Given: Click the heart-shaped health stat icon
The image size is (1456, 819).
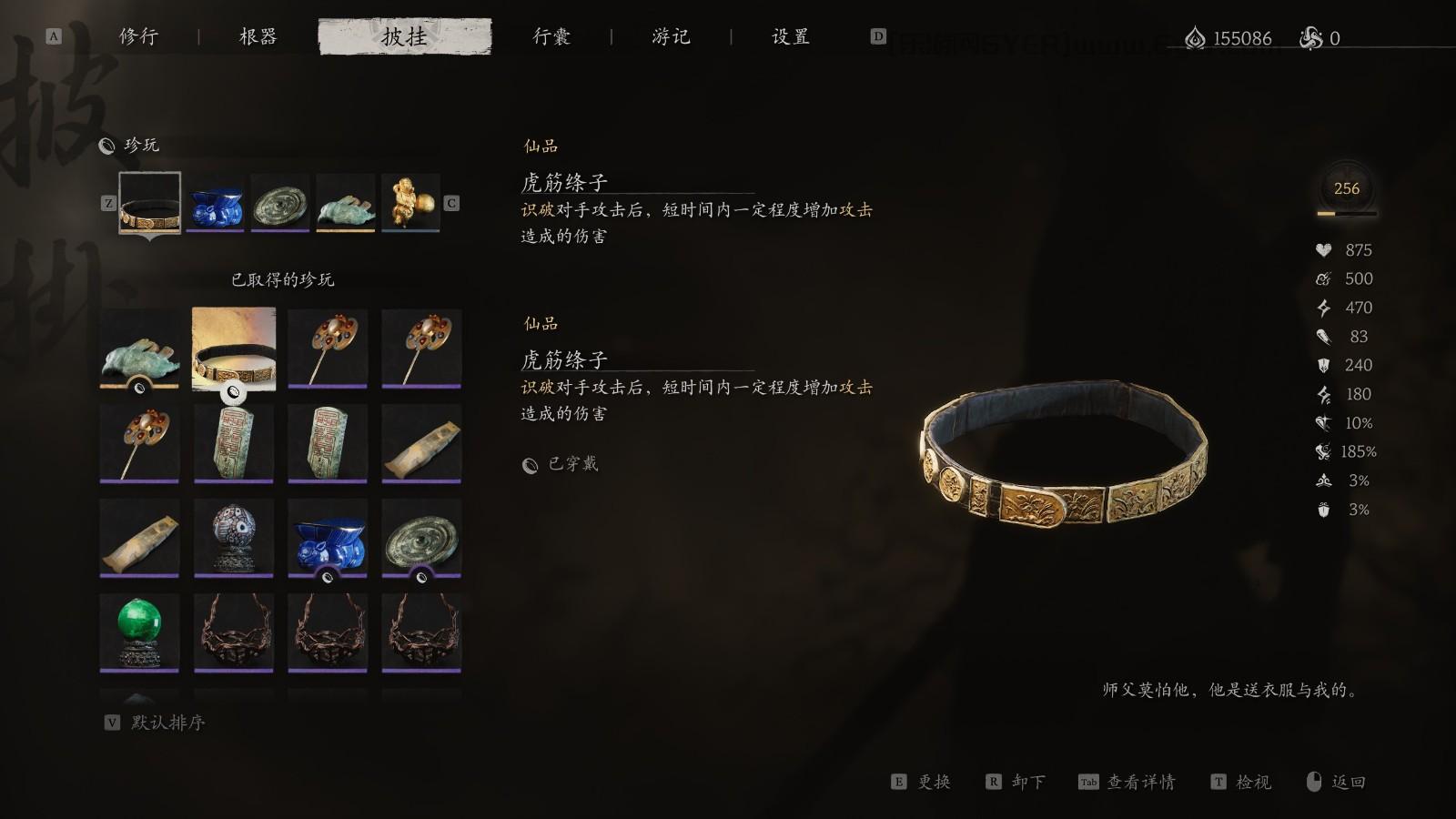Looking at the screenshot, I should click(x=1321, y=249).
